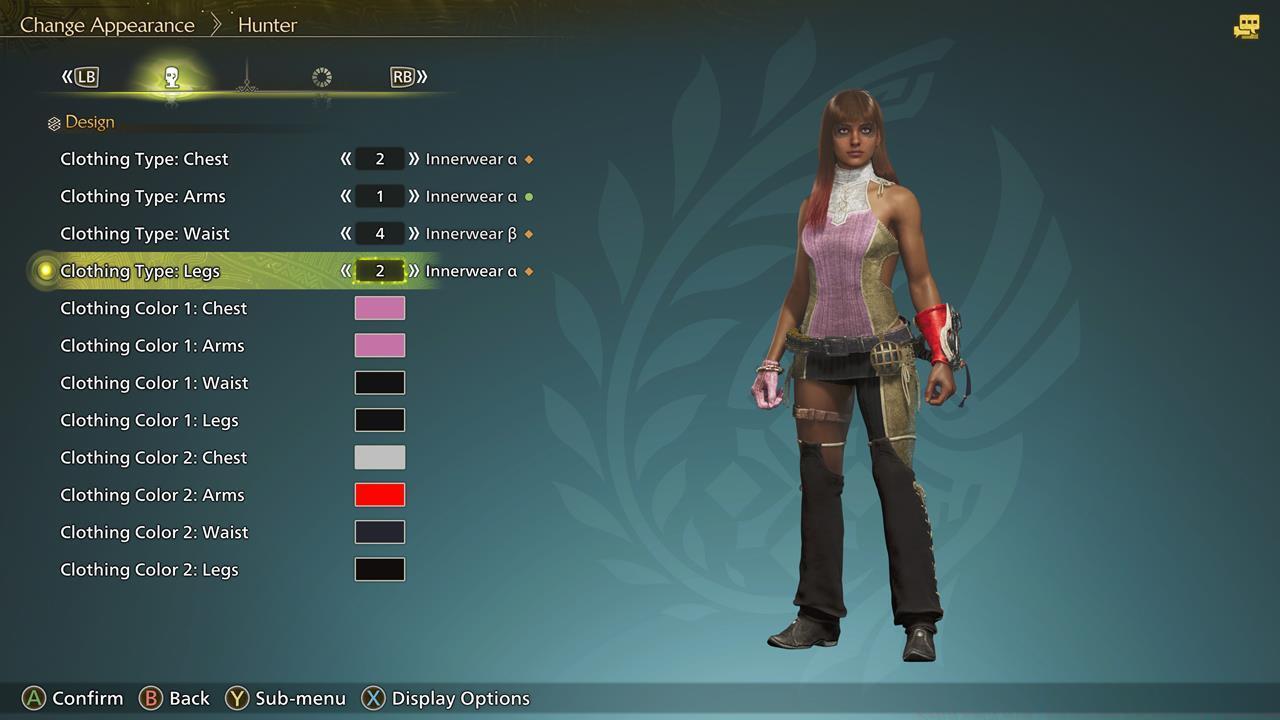The height and width of the screenshot is (720, 1280).
Task: Open the pink Clothing Color 1: Chest swatch
Action: tap(380, 308)
